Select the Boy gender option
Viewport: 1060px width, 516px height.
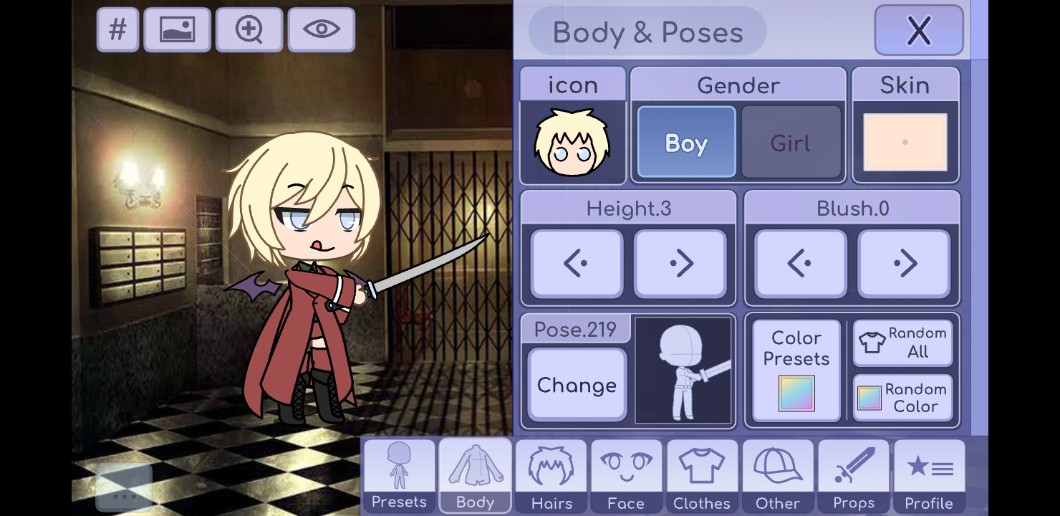coord(686,143)
